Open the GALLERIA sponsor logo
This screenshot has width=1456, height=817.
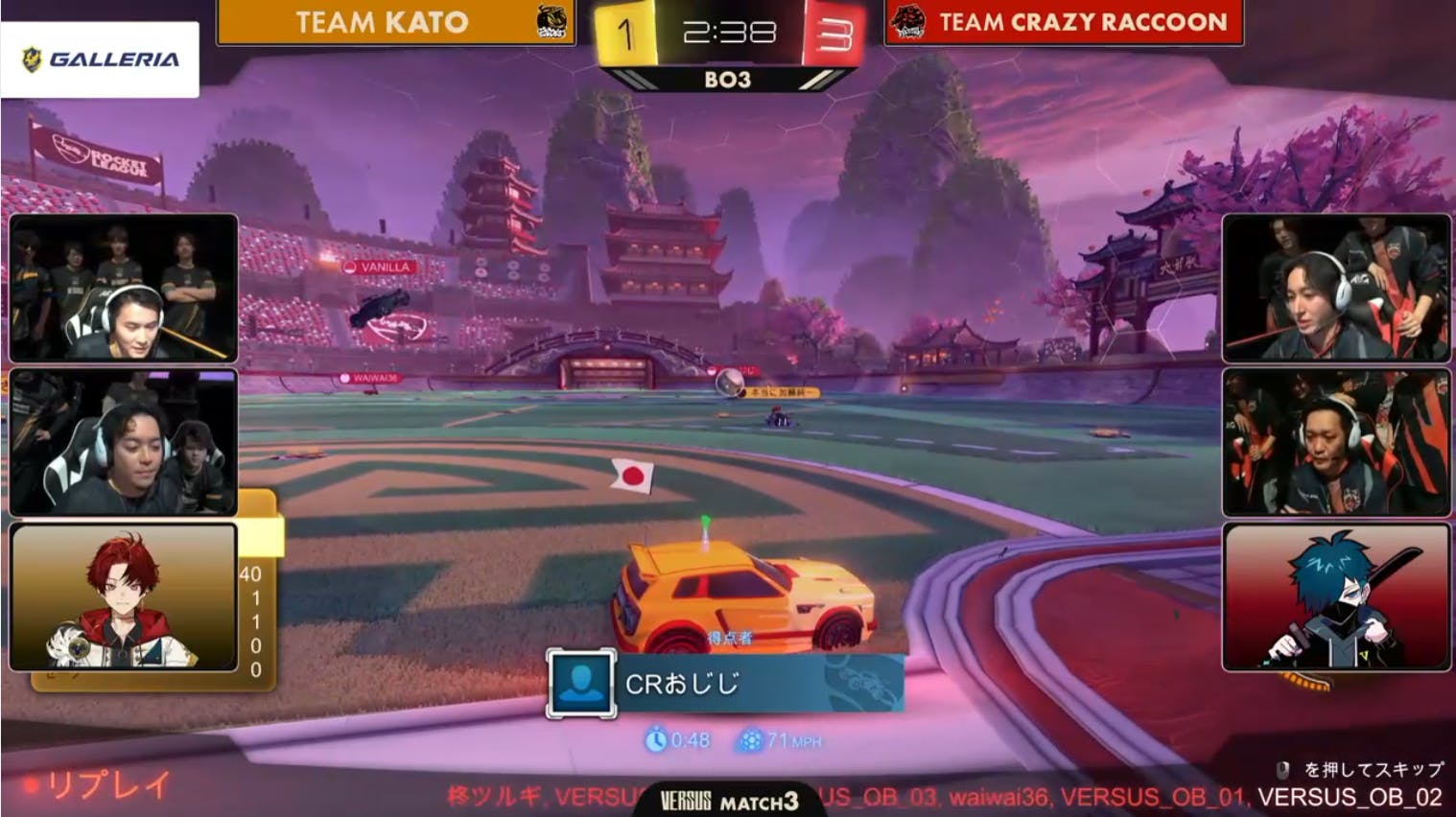(x=100, y=59)
